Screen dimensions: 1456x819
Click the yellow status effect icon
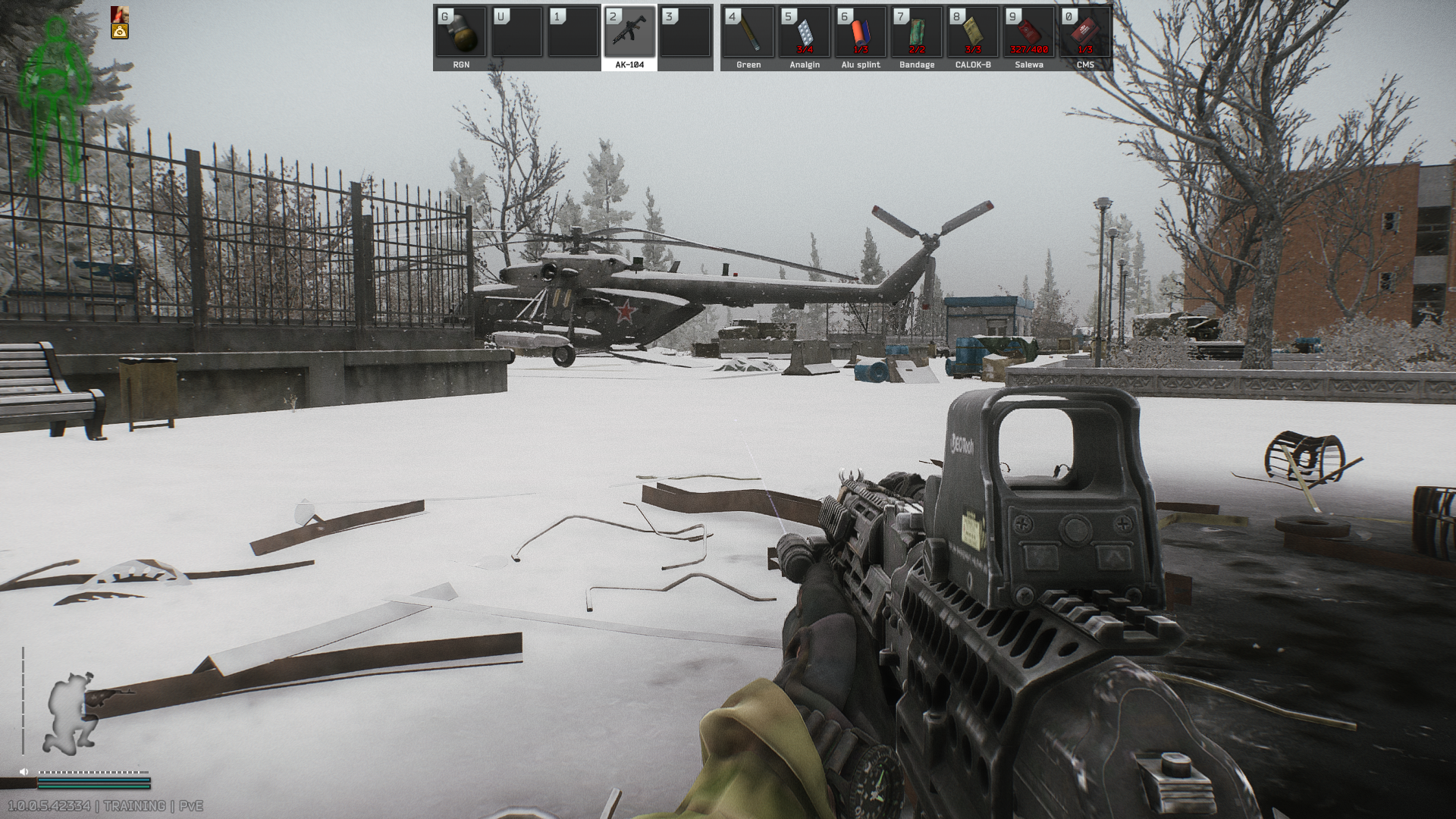[x=120, y=31]
